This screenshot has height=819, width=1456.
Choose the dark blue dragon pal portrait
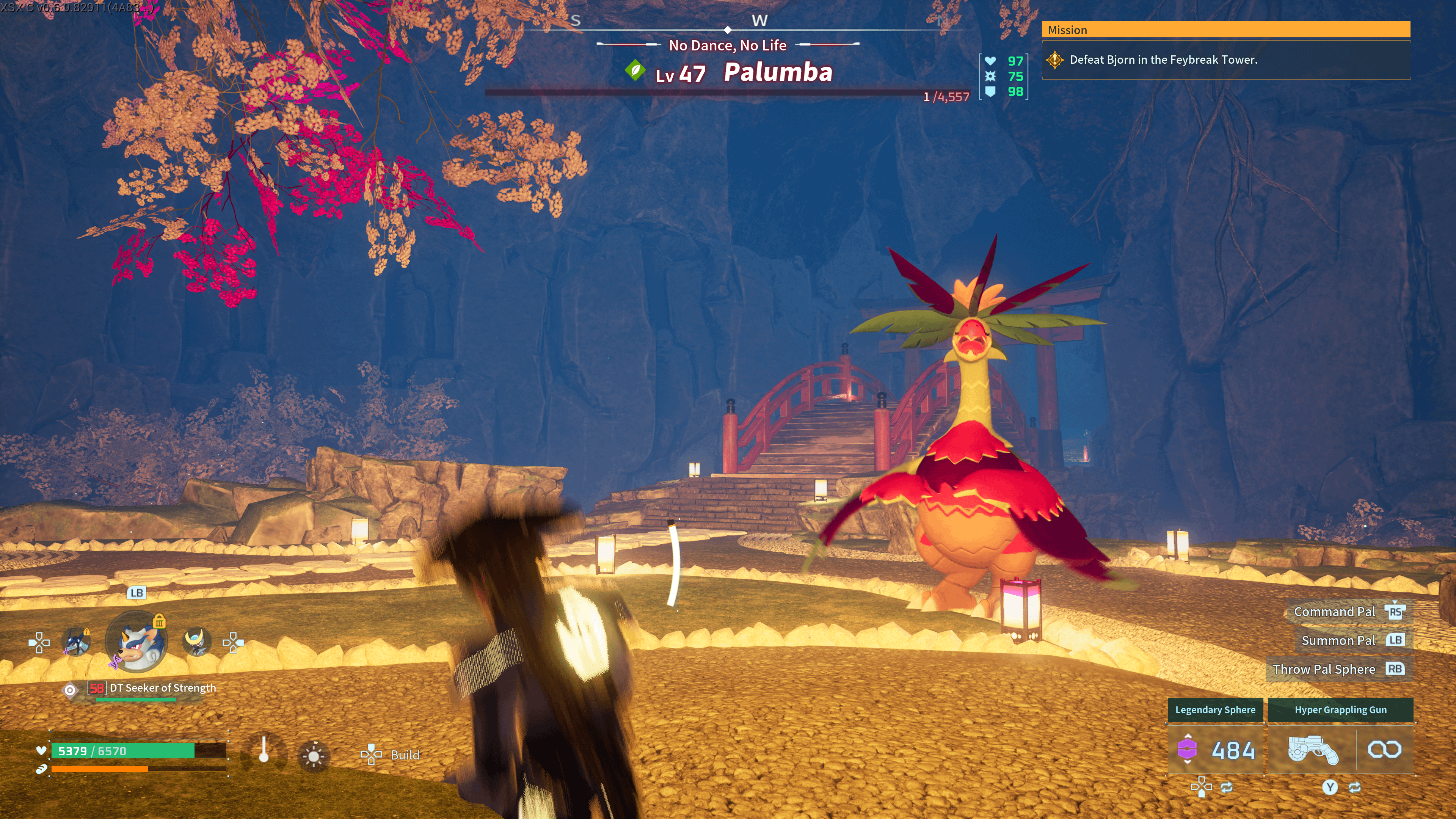pos(75,642)
